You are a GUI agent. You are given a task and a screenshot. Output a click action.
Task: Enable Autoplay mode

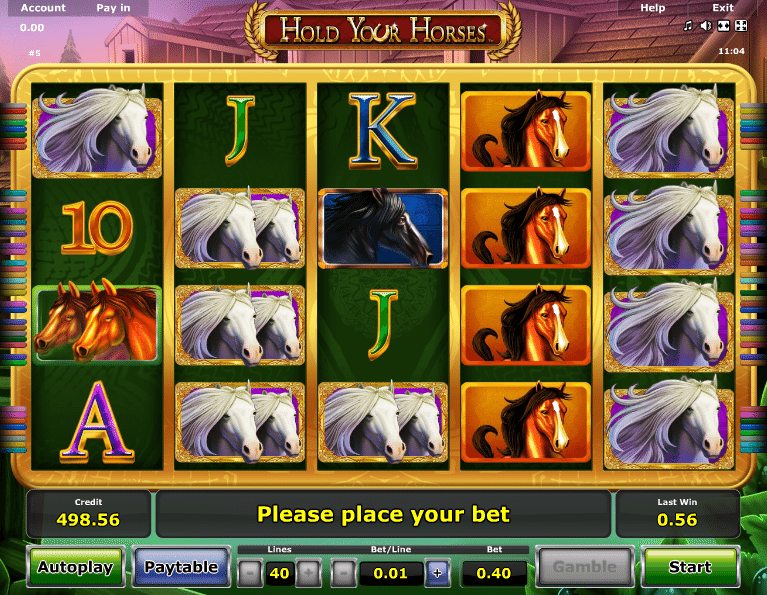75,567
